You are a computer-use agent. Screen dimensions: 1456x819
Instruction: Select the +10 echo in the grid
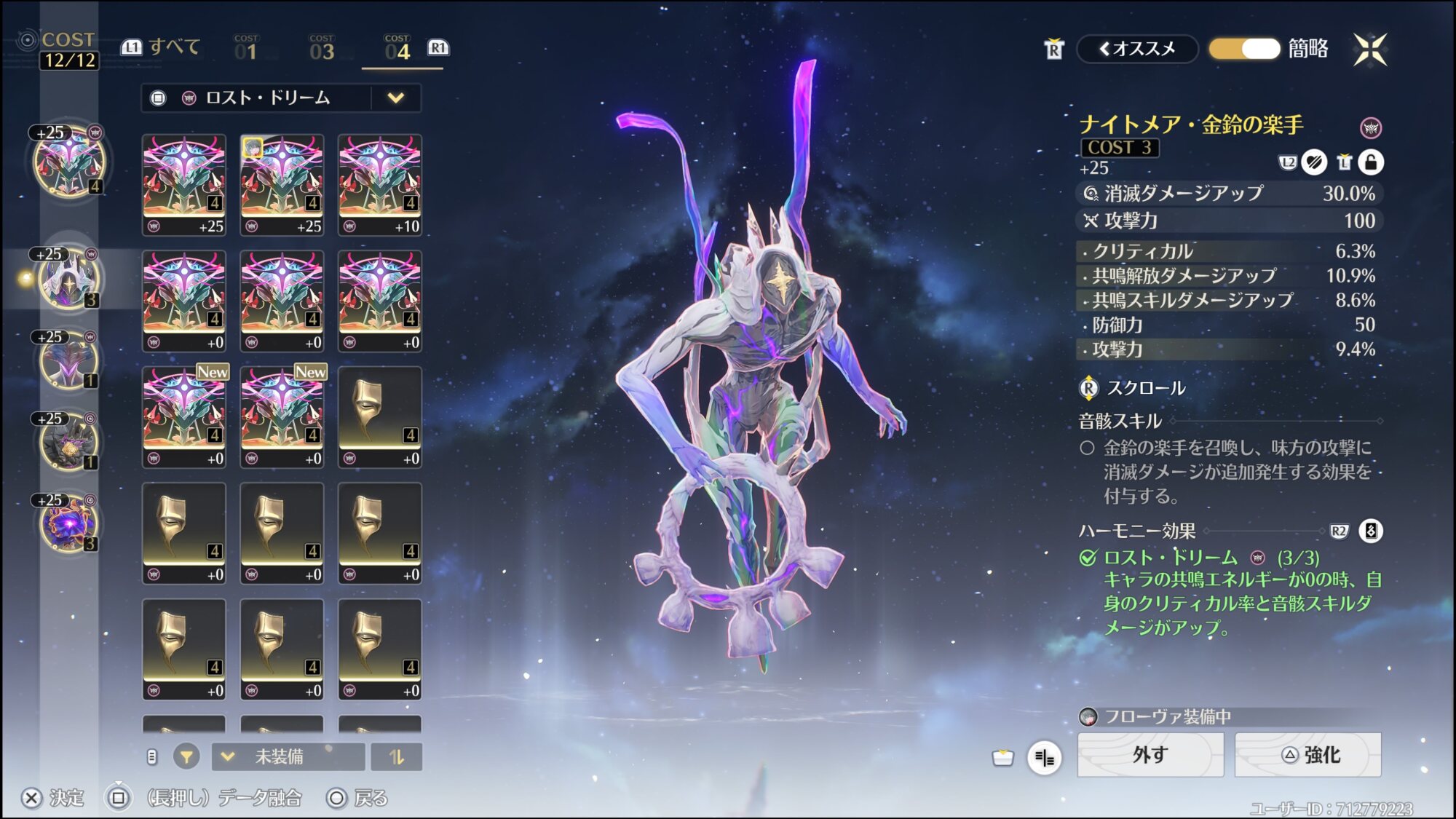tap(380, 184)
